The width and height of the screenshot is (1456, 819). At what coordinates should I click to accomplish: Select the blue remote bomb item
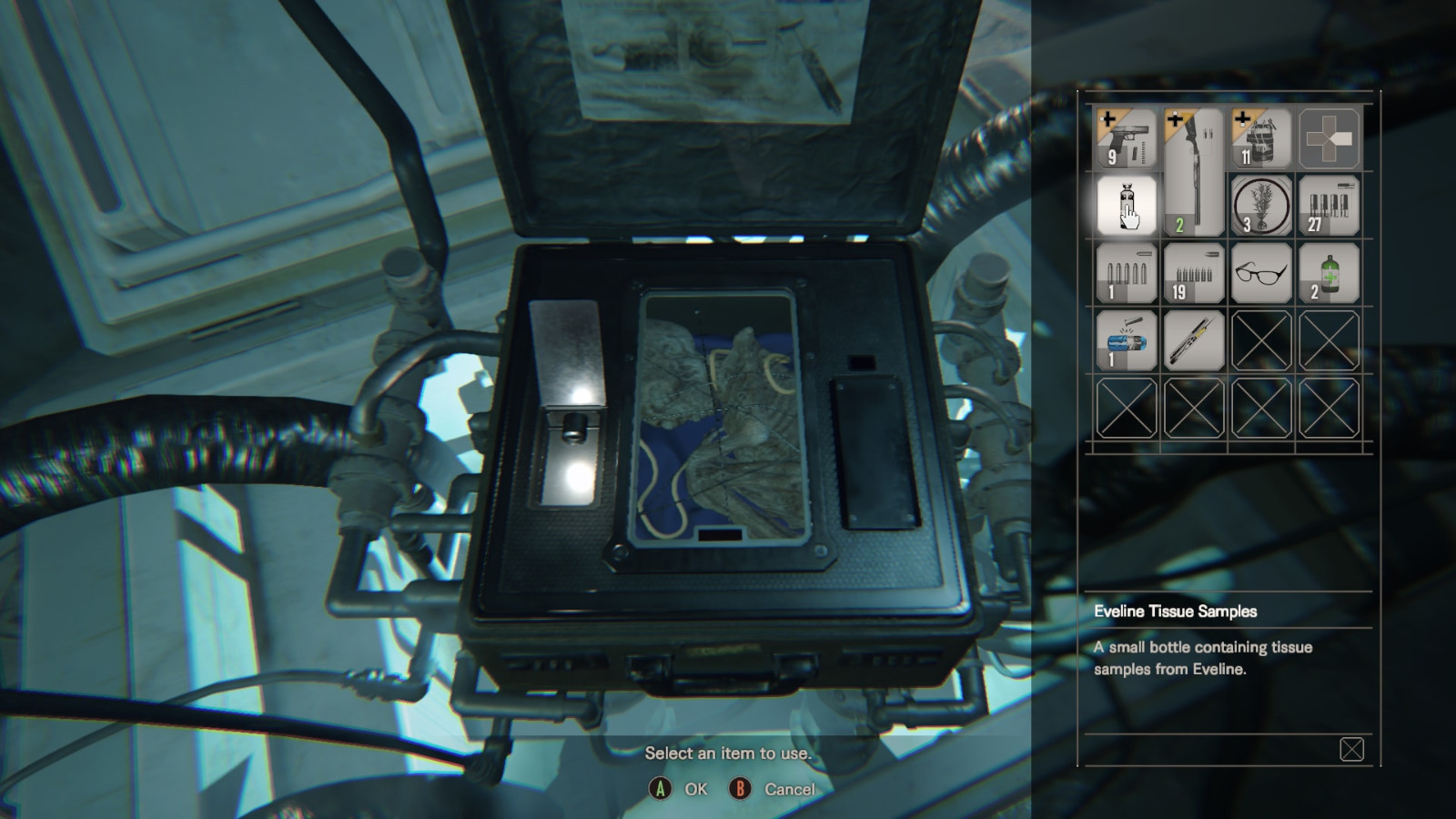pyautogui.click(x=1127, y=340)
